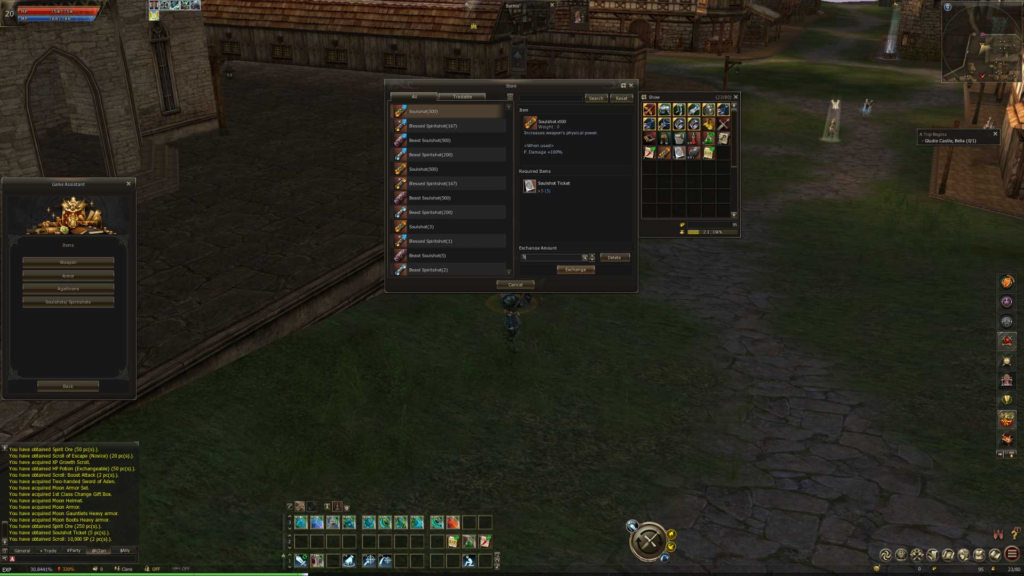This screenshot has width=1024, height=576.
Task: Close the Game Assistant window
Action: [x=128, y=184]
